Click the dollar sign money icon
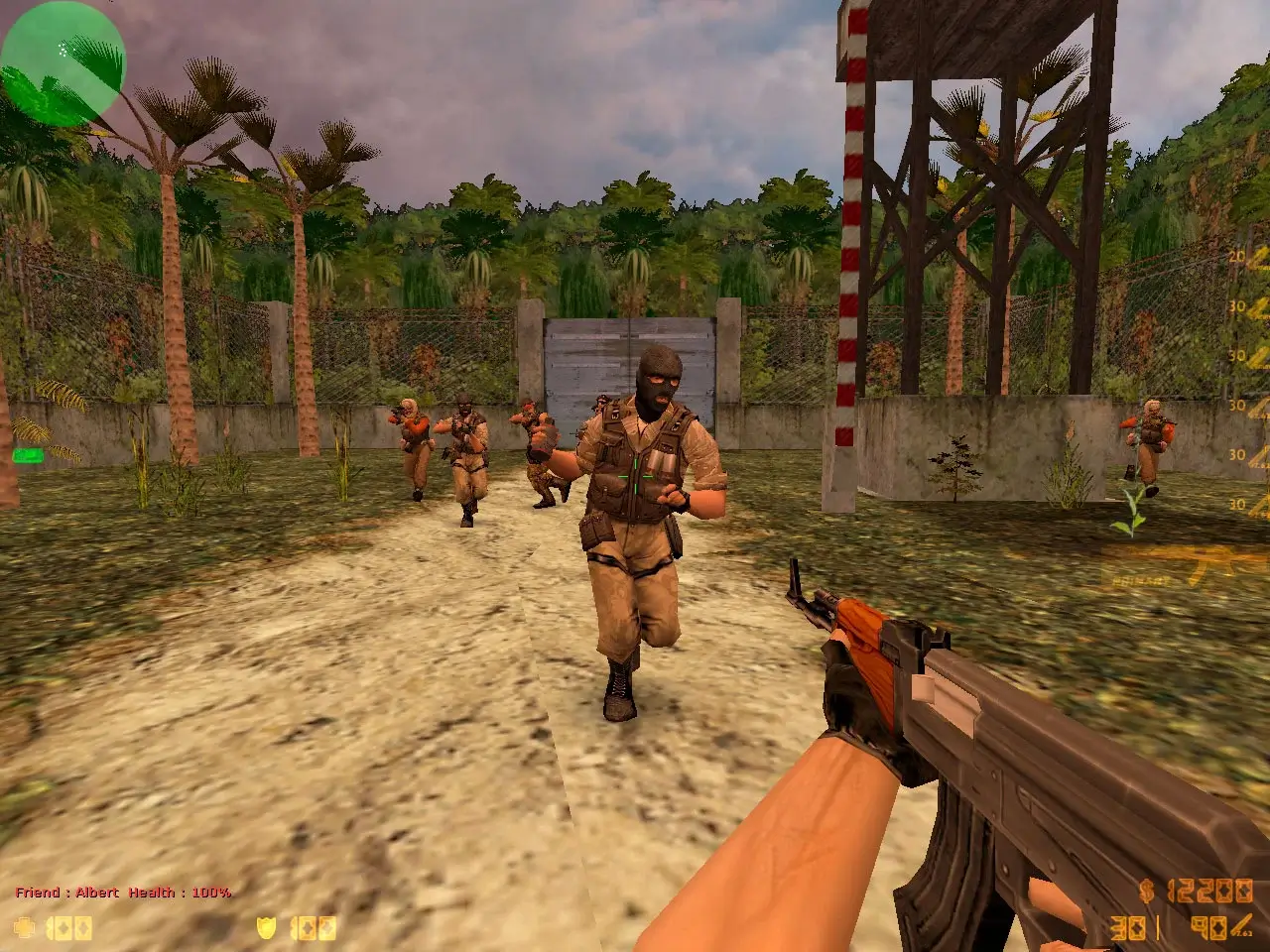This screenshot has width=1270, height=952. [x=1147, y=891]
